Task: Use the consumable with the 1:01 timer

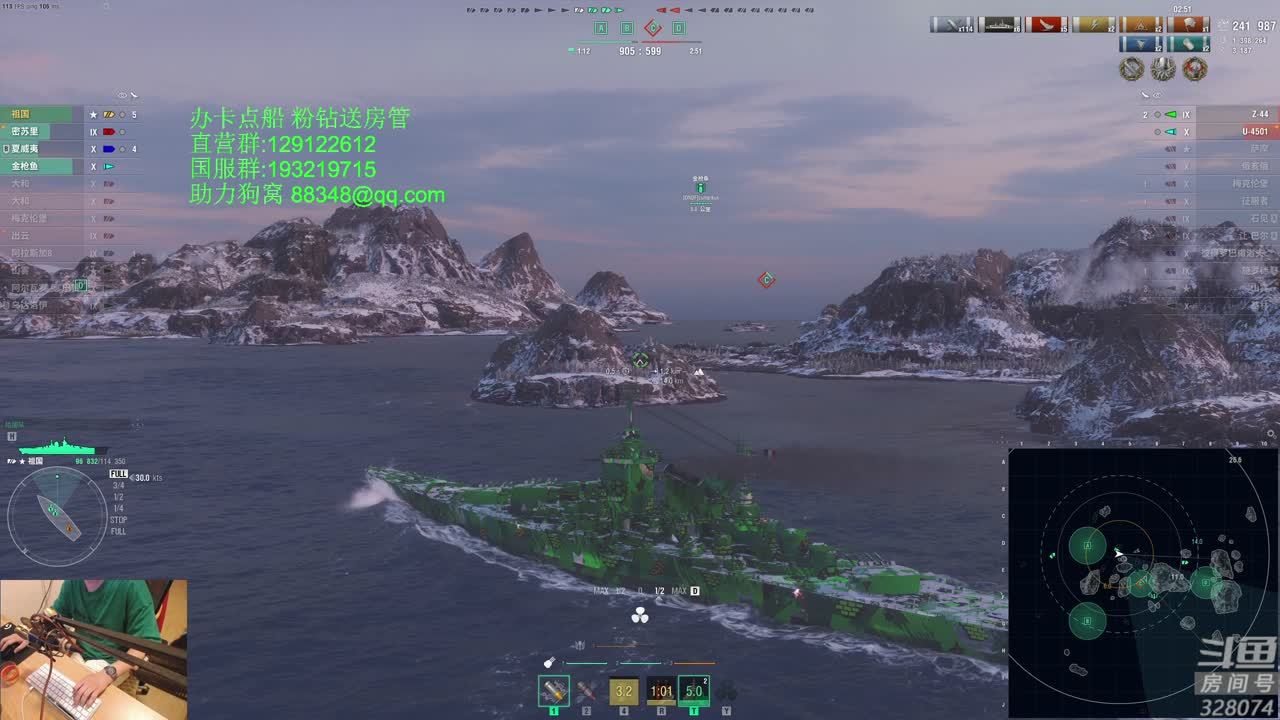Action: coord(661,690)
